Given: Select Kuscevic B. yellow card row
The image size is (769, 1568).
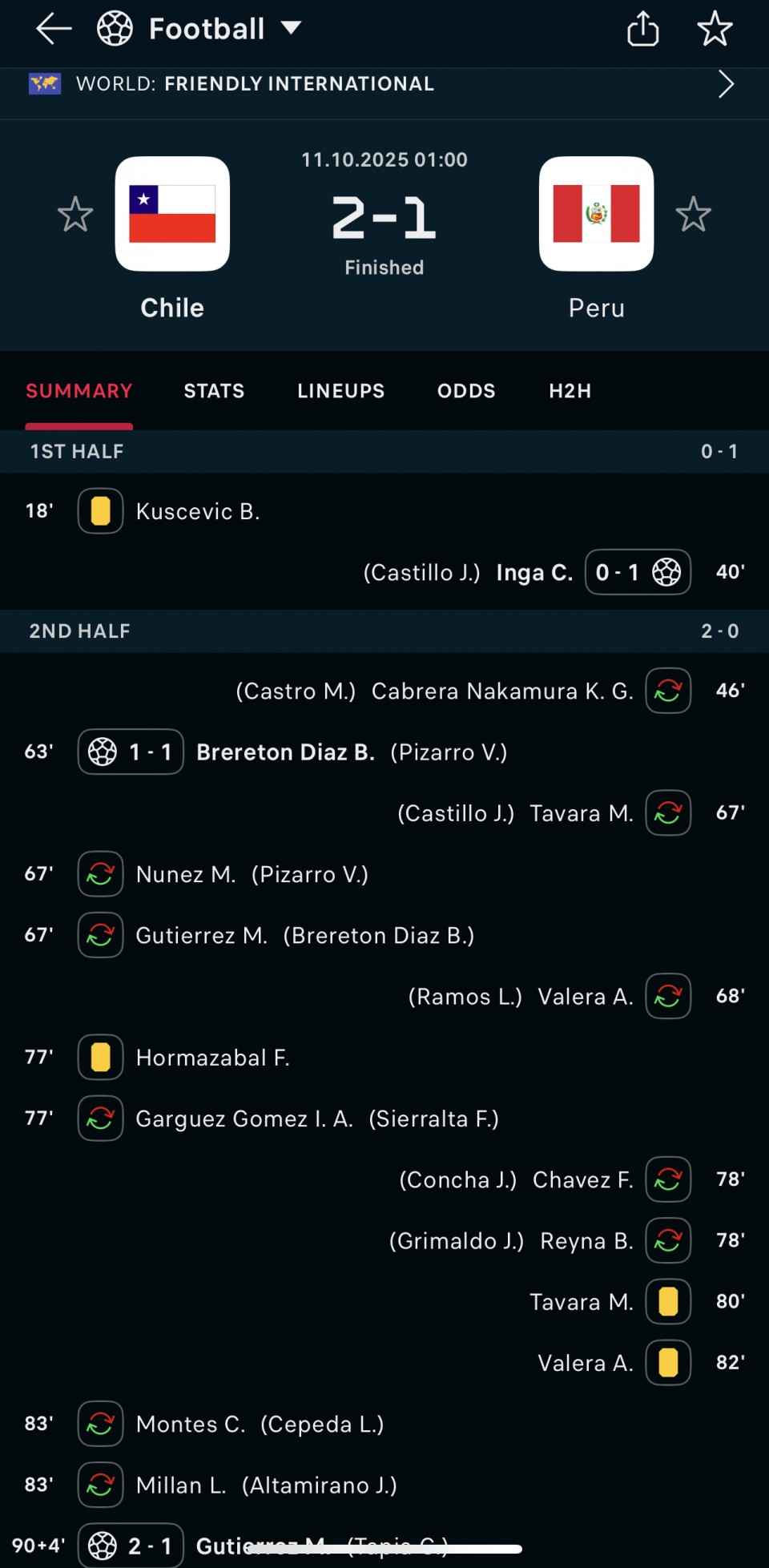Looking at the screenshot, I should pos(197,511).
